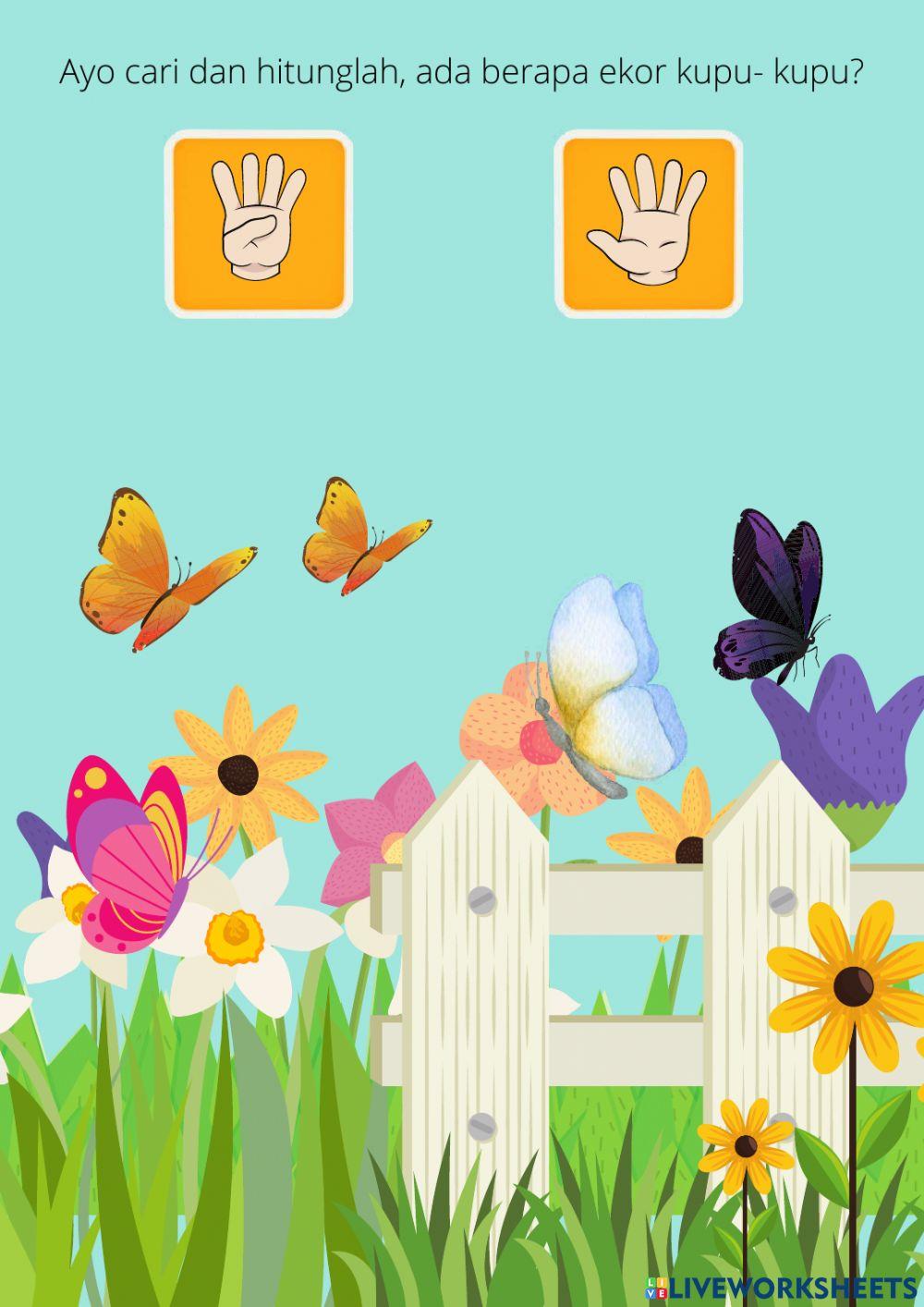Open the Liveworksheets logo link
The width and height of the screenshot is (924, 1307).
[x=781, y=1288]
